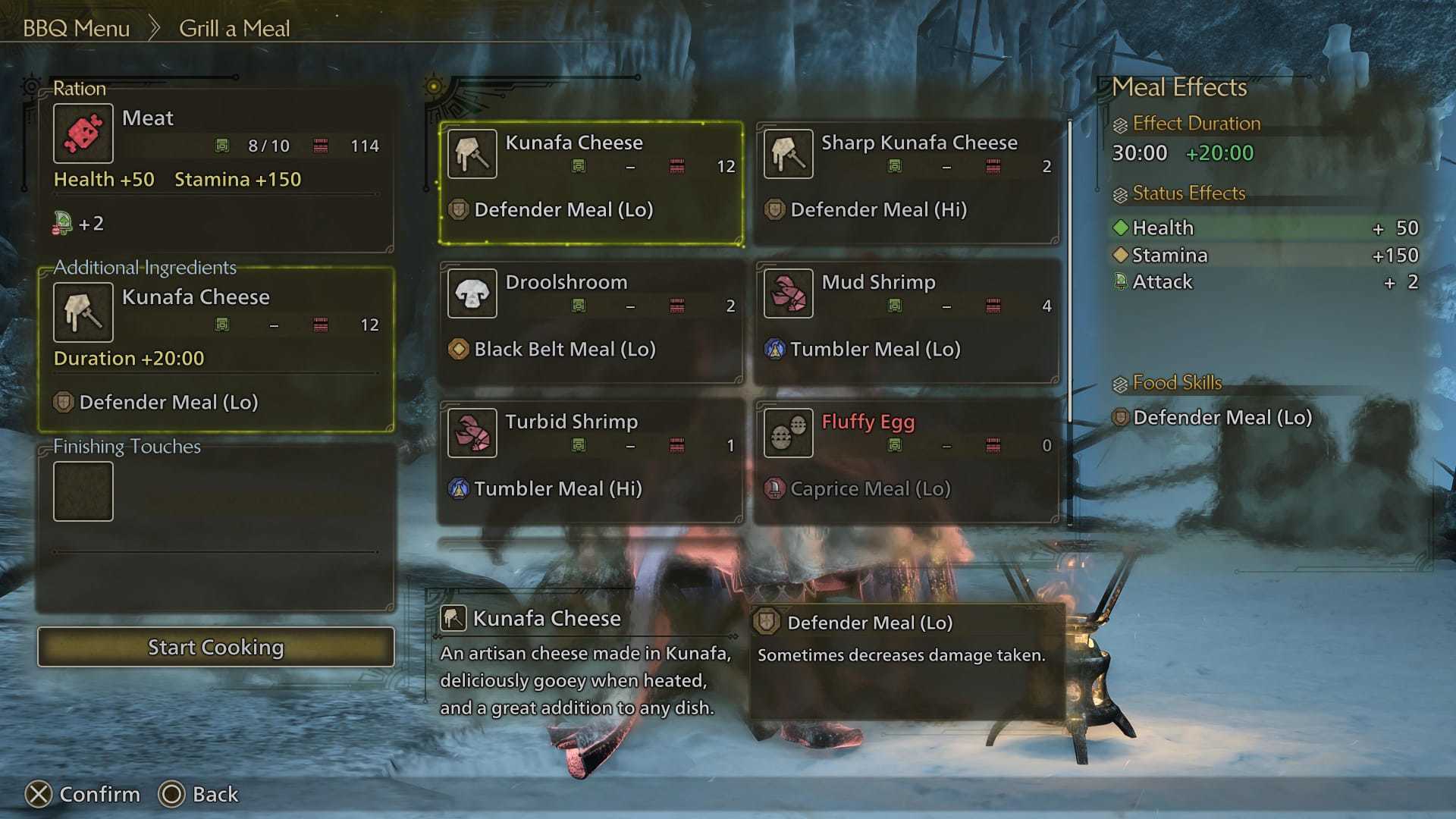Click the Turbid Shrimp icon
This screenshot has height=819, width=1456.
pyautogui.click(x=472, y=433)
